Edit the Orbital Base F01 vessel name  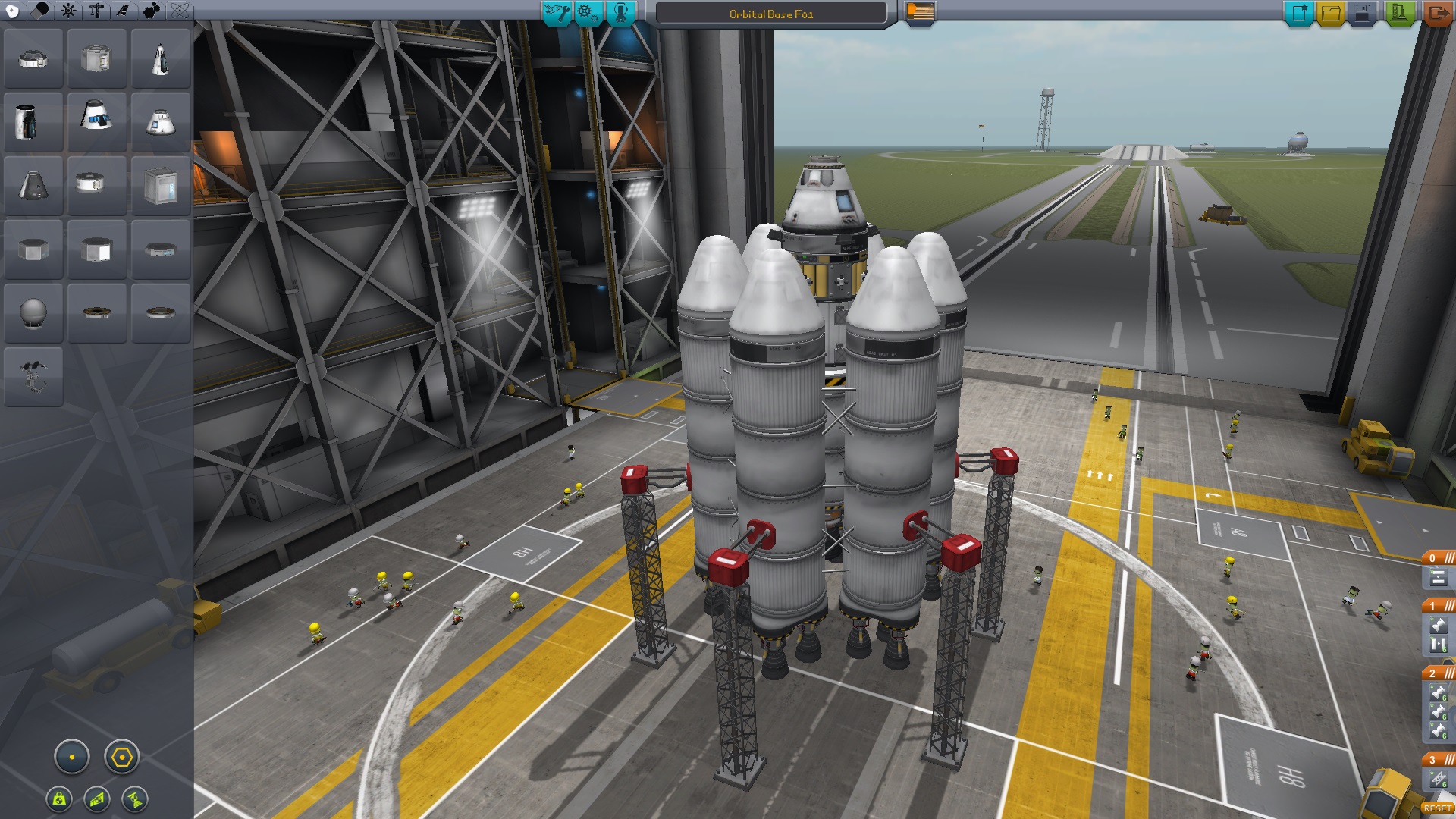[x=770, y=14]
